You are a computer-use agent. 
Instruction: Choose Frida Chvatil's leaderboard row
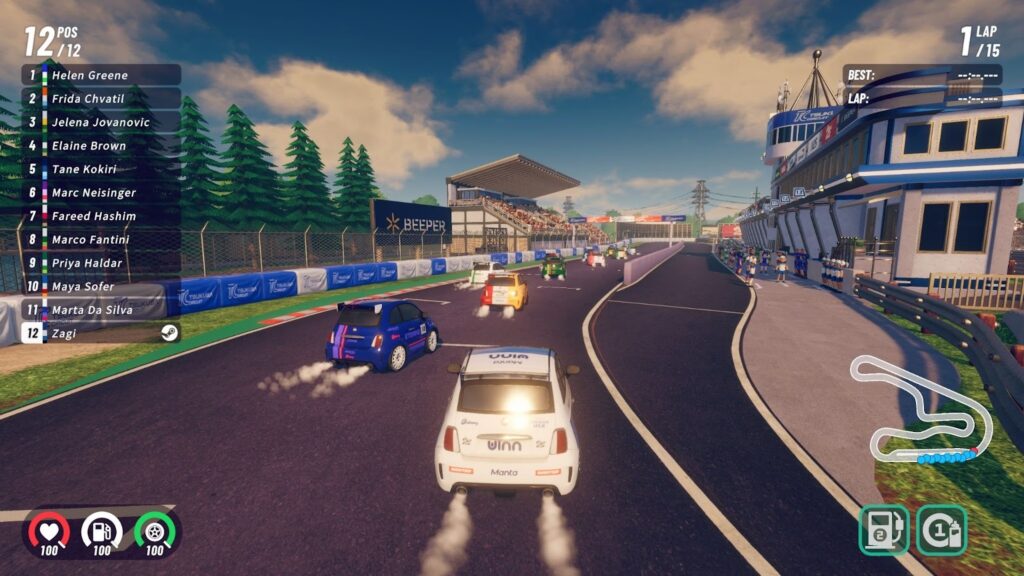tap(101, 99)
